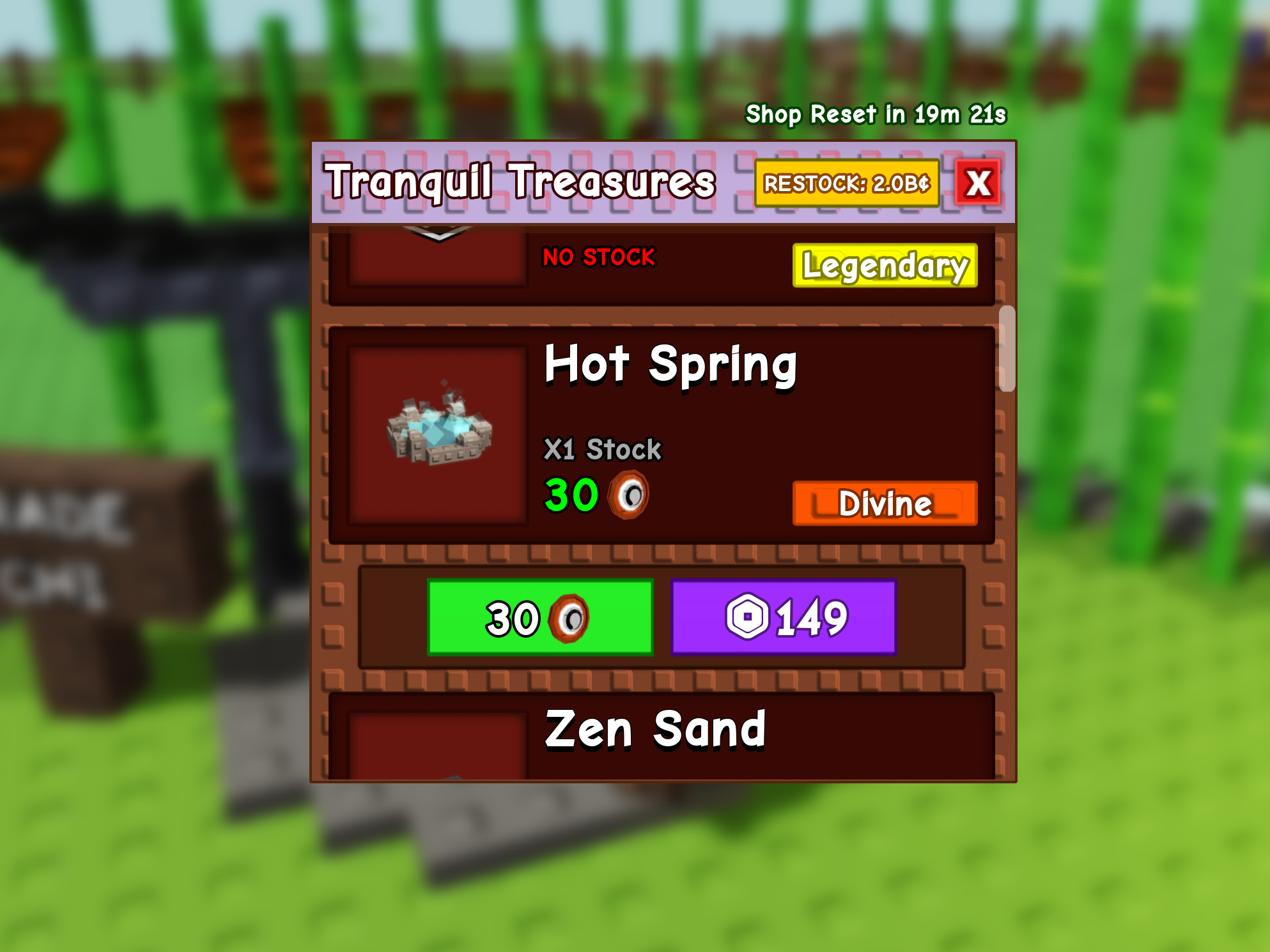1270x952 pixels.
Task: Toggle the Divine rarity label on Hot Spring
Action: pyautogui.click(x=885, y=505)
